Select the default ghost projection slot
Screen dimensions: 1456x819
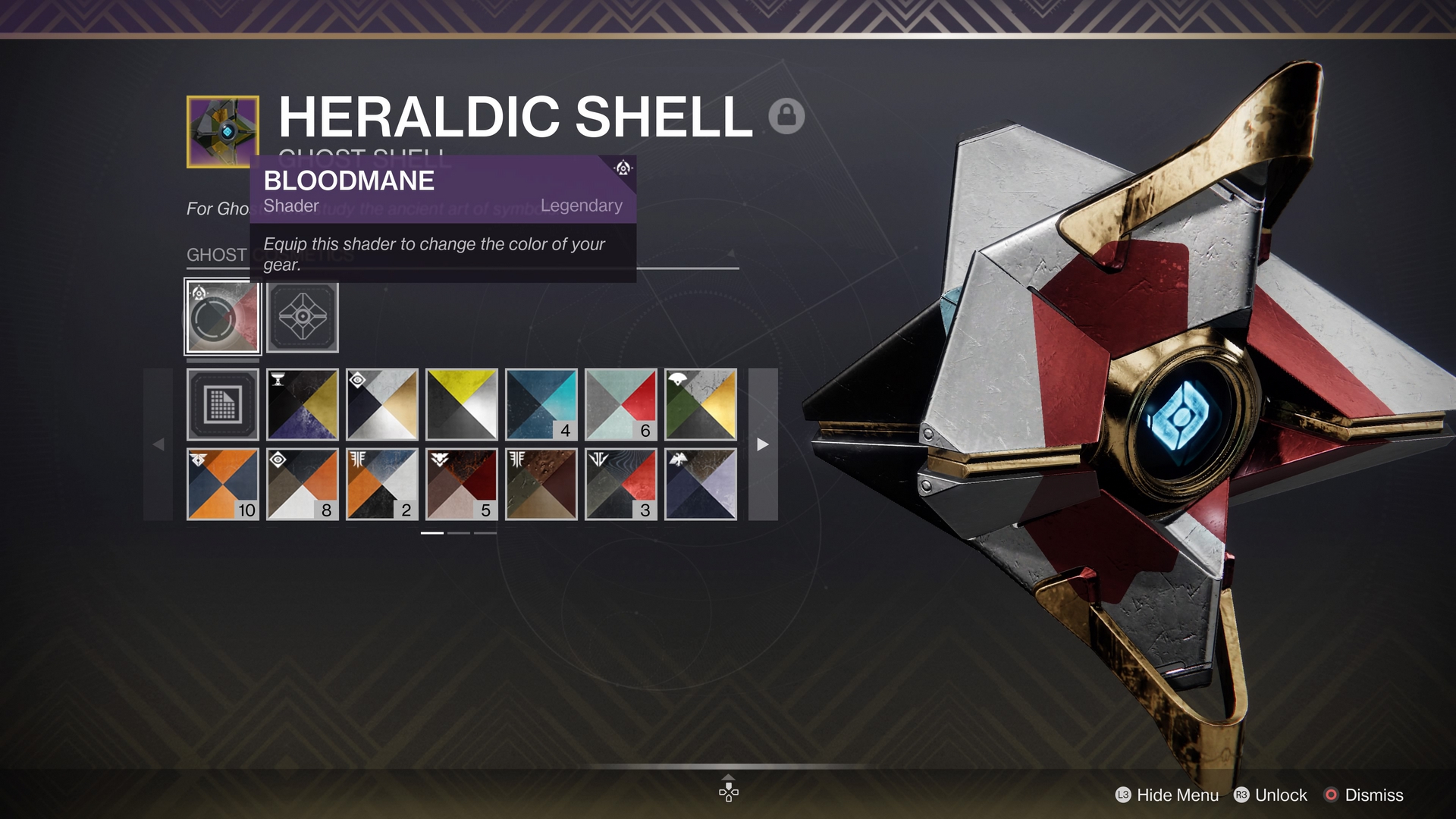[x=303, y=318]
